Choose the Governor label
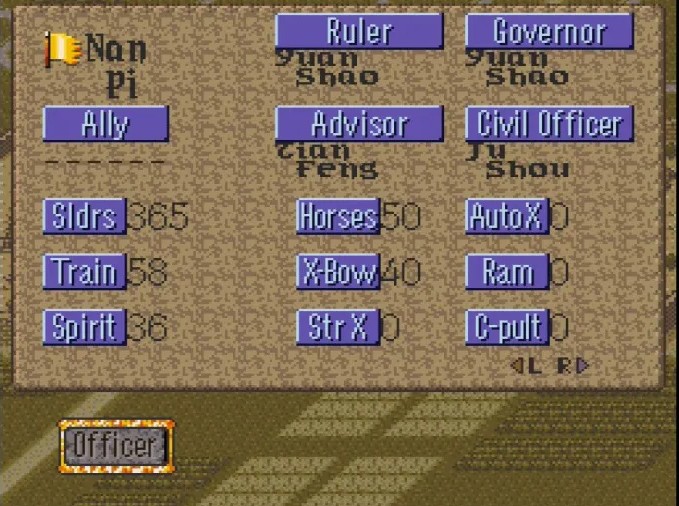 tap(549, 32)
